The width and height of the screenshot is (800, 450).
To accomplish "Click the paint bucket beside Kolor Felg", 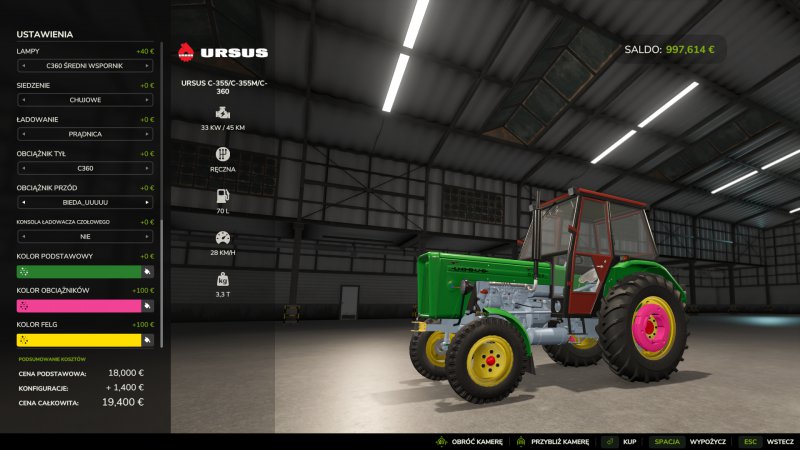I will click(x=147, y=340).
